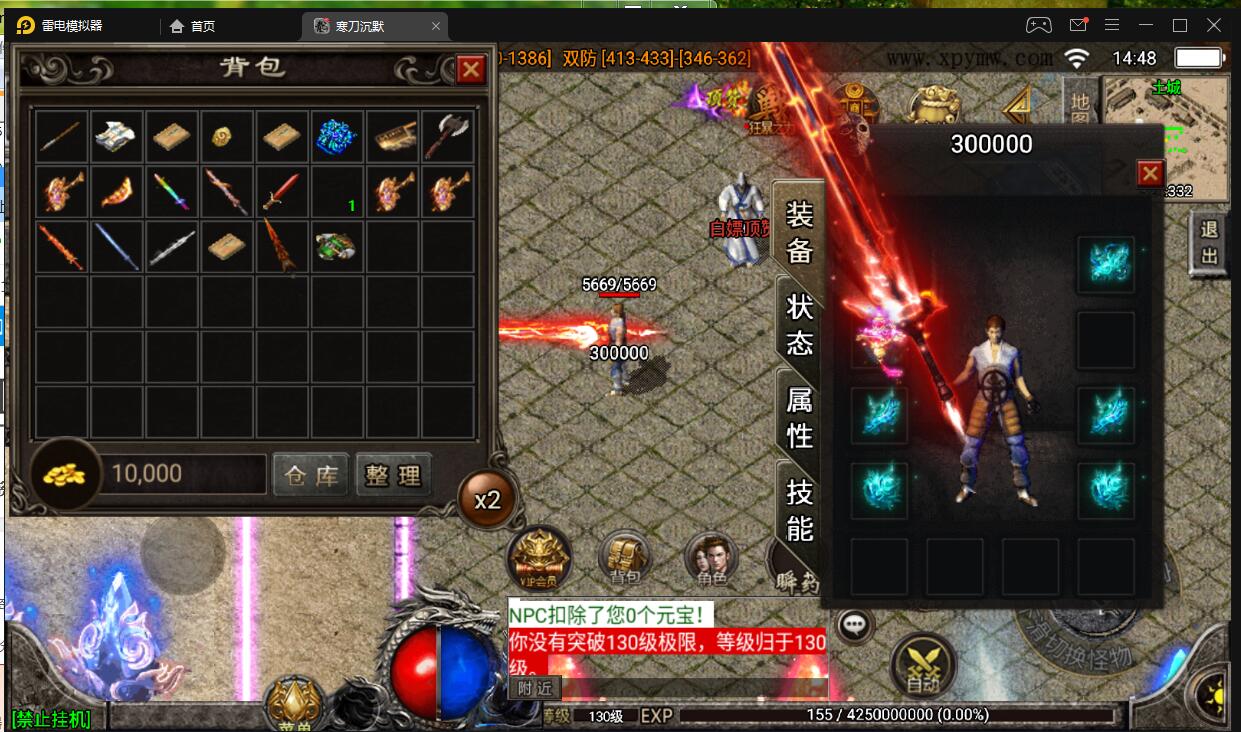The height and width of the screenshot is (732, 1241).
Task: Select the rainbow sword item
Action: [x=171, y=191]
